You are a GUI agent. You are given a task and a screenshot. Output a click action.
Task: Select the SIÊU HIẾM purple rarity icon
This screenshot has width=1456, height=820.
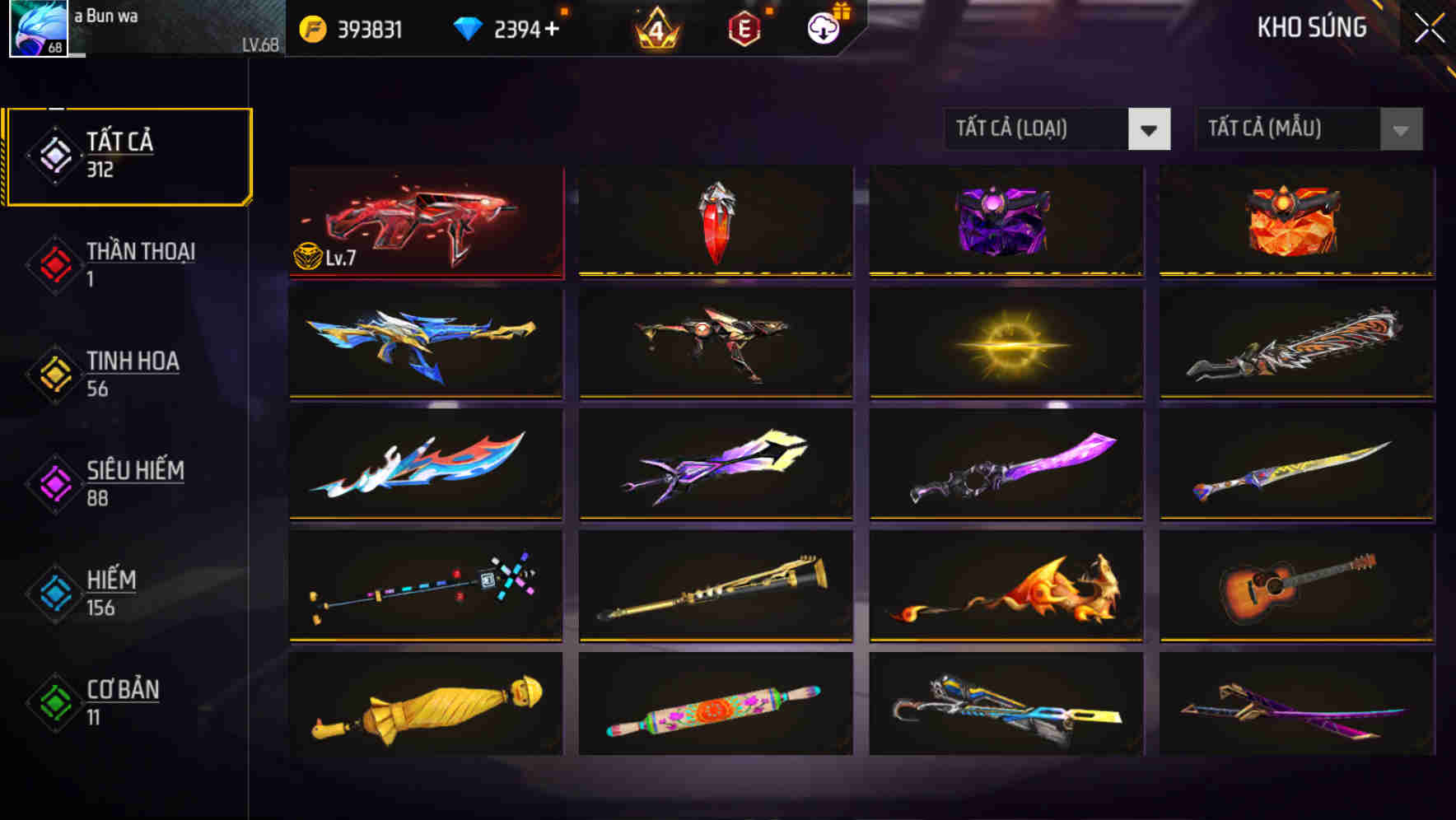[54, 484]
